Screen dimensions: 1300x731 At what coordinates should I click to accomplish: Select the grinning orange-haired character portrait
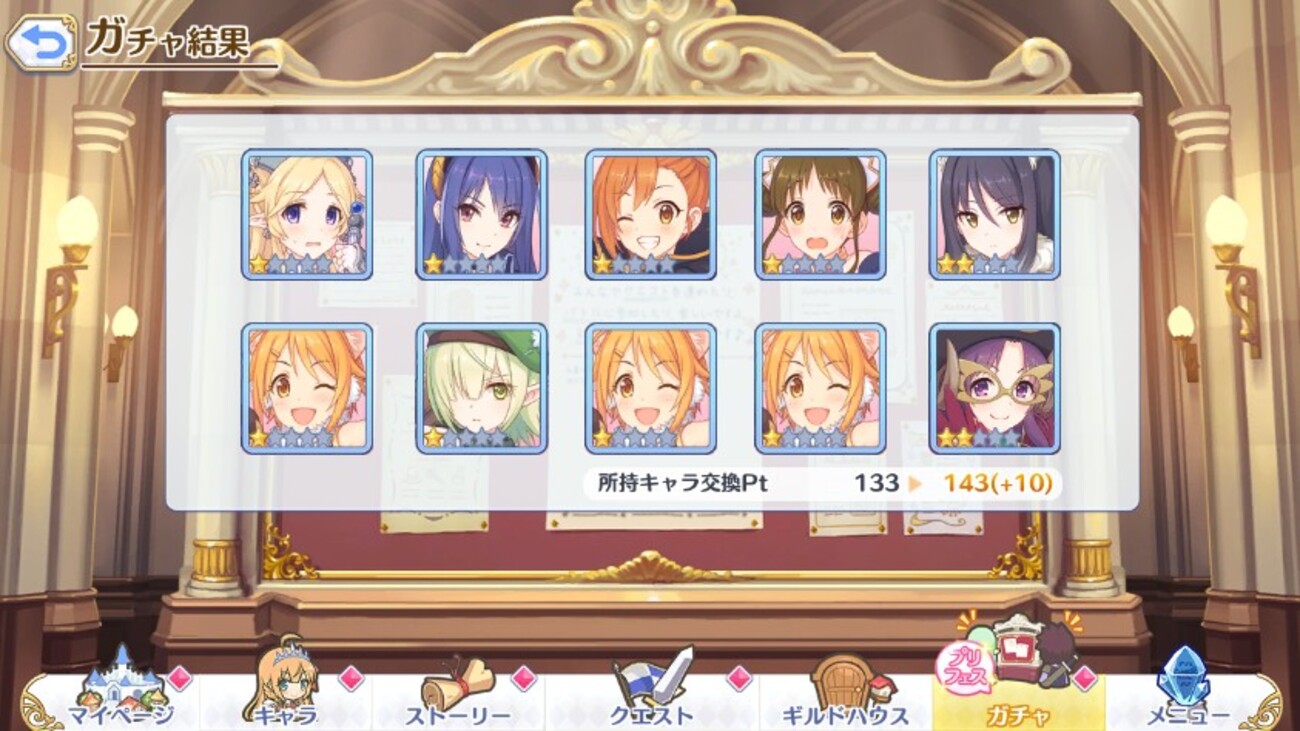pos(650,215)
